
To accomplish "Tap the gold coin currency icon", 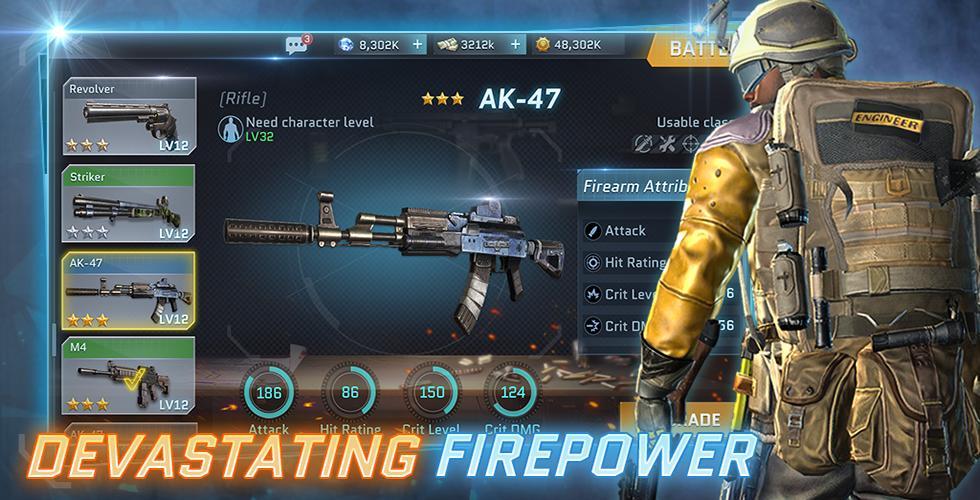I will (543, 45).
